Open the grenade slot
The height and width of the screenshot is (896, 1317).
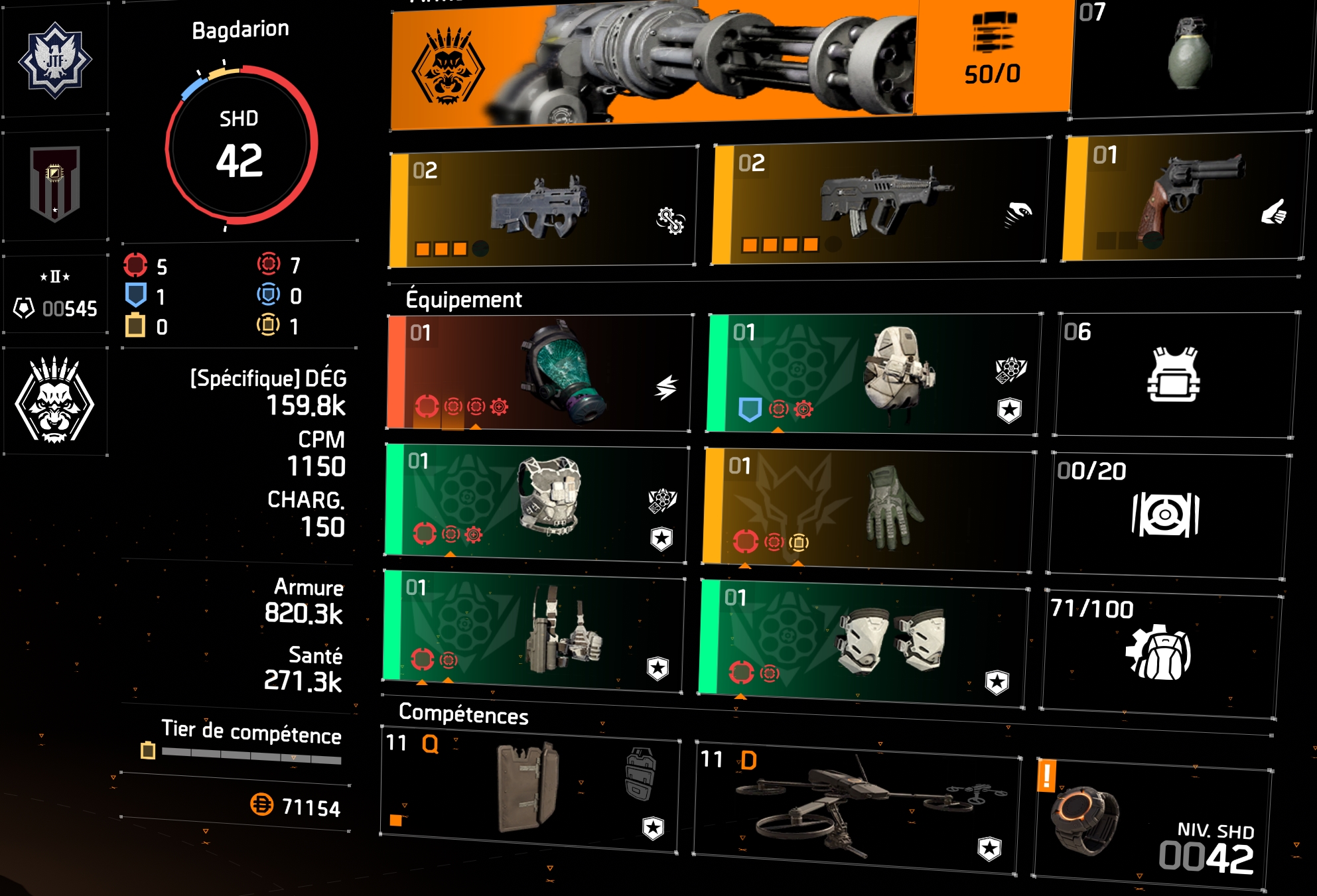pyautogui.click(x=1189, y=56)
